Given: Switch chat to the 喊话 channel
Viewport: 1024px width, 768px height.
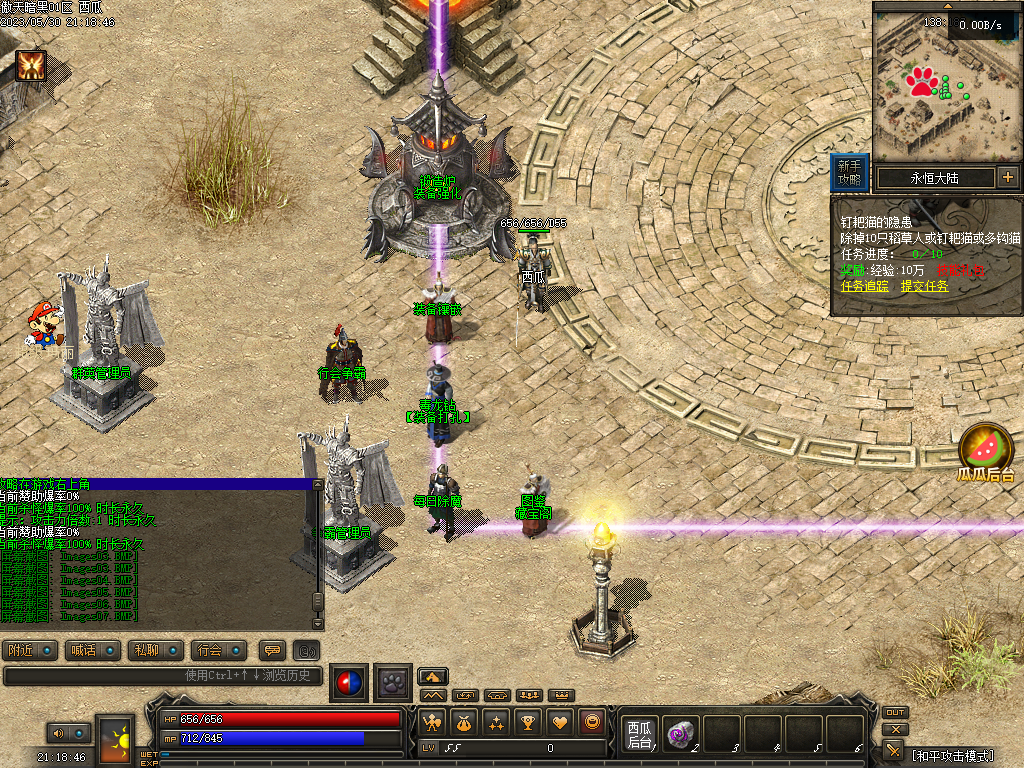Looking at the screenshot, I should [93, 650].
